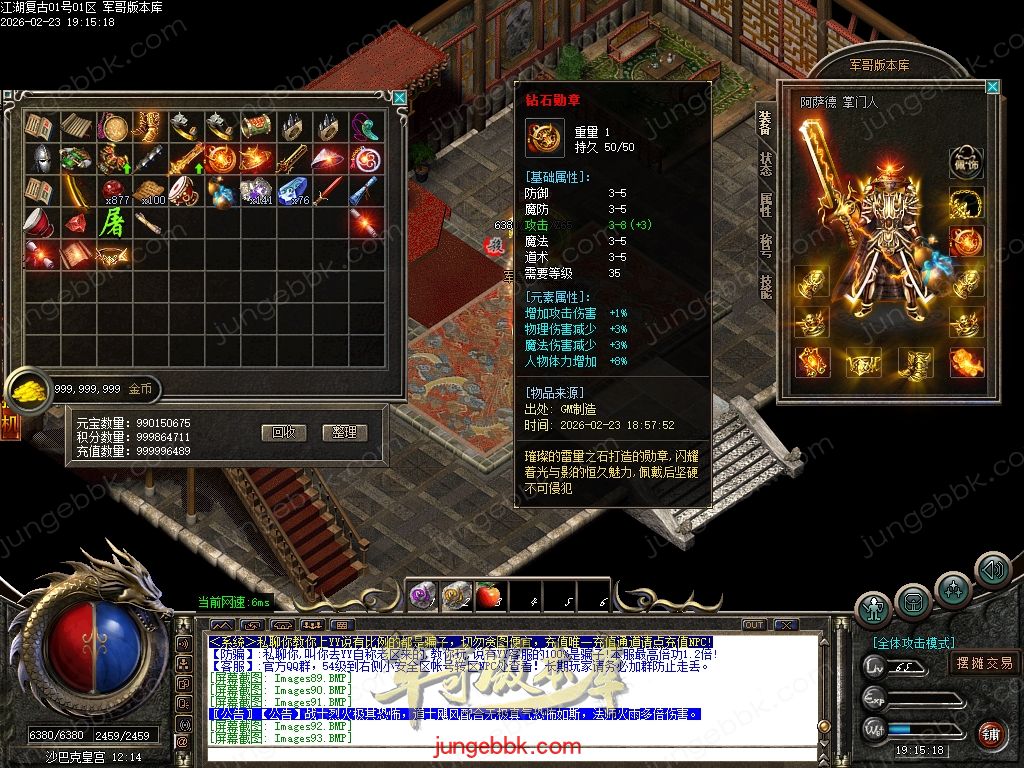Open the 属性 attributes tab
The image size is (1024, 768).
click(765, 204)
